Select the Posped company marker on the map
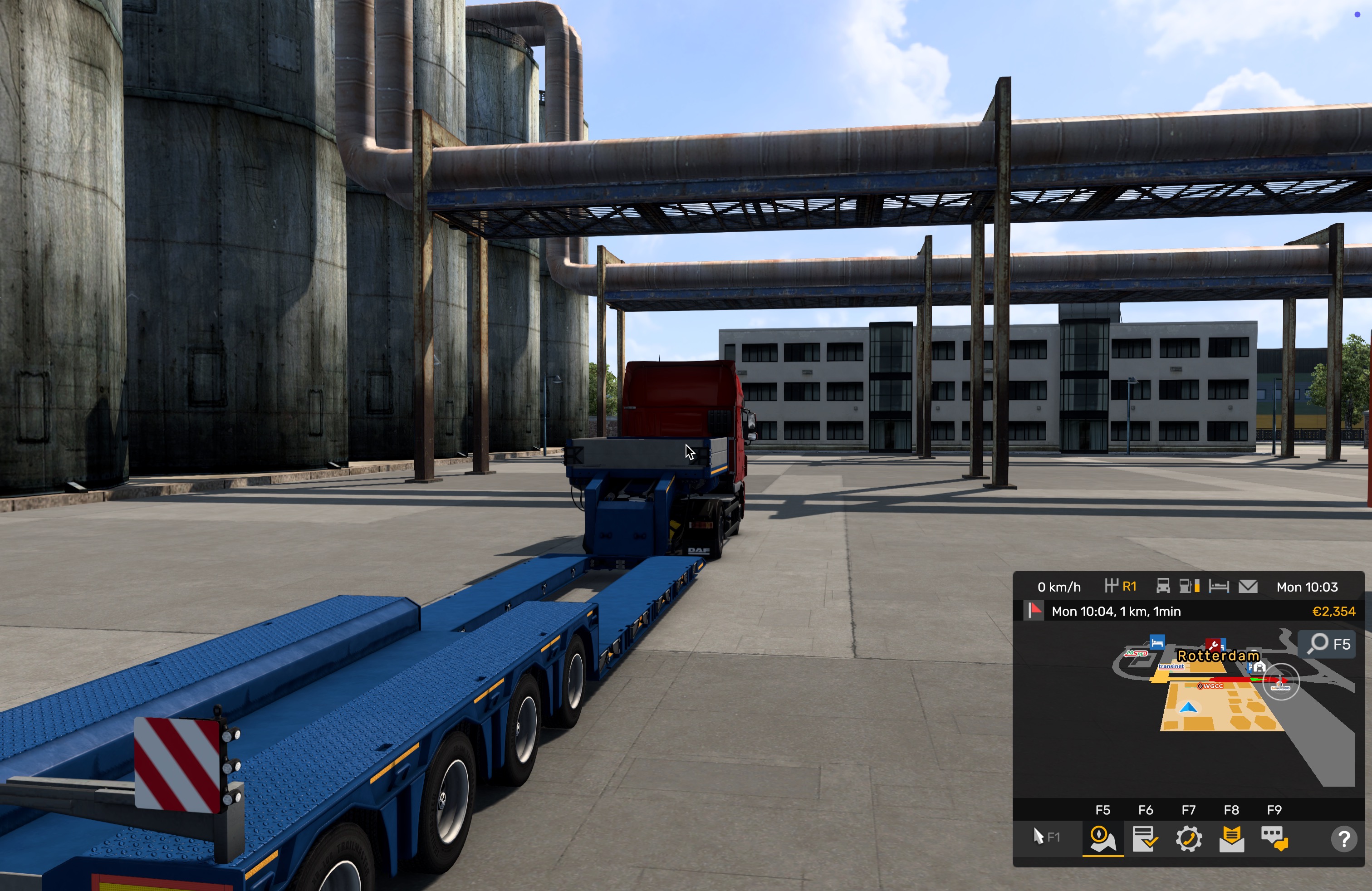This screenshot has width=1372, height=891. [x=1136, y=654]
